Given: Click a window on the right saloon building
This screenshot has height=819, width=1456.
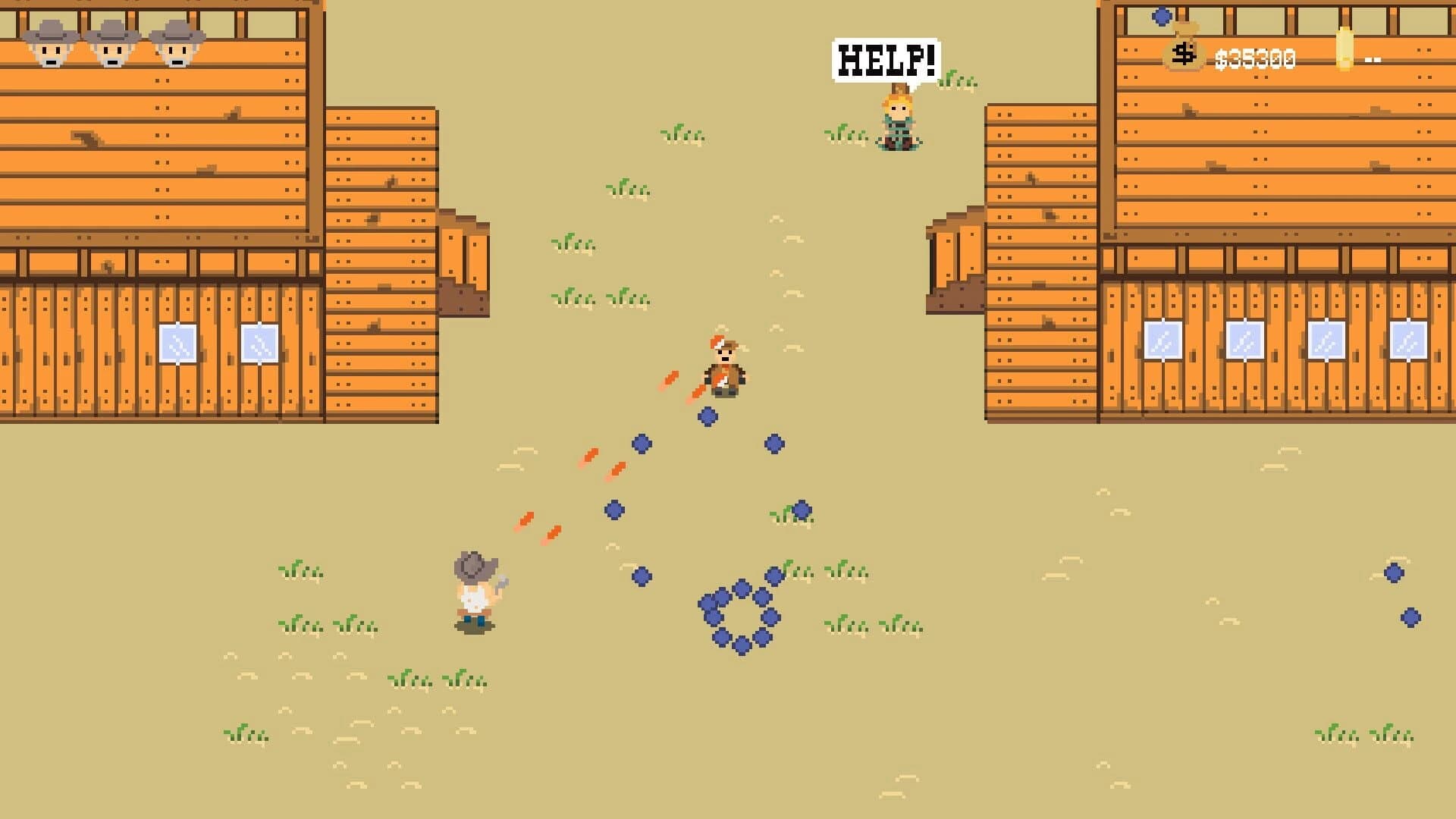Looking at the screenshot, I should click(1244, 340).
